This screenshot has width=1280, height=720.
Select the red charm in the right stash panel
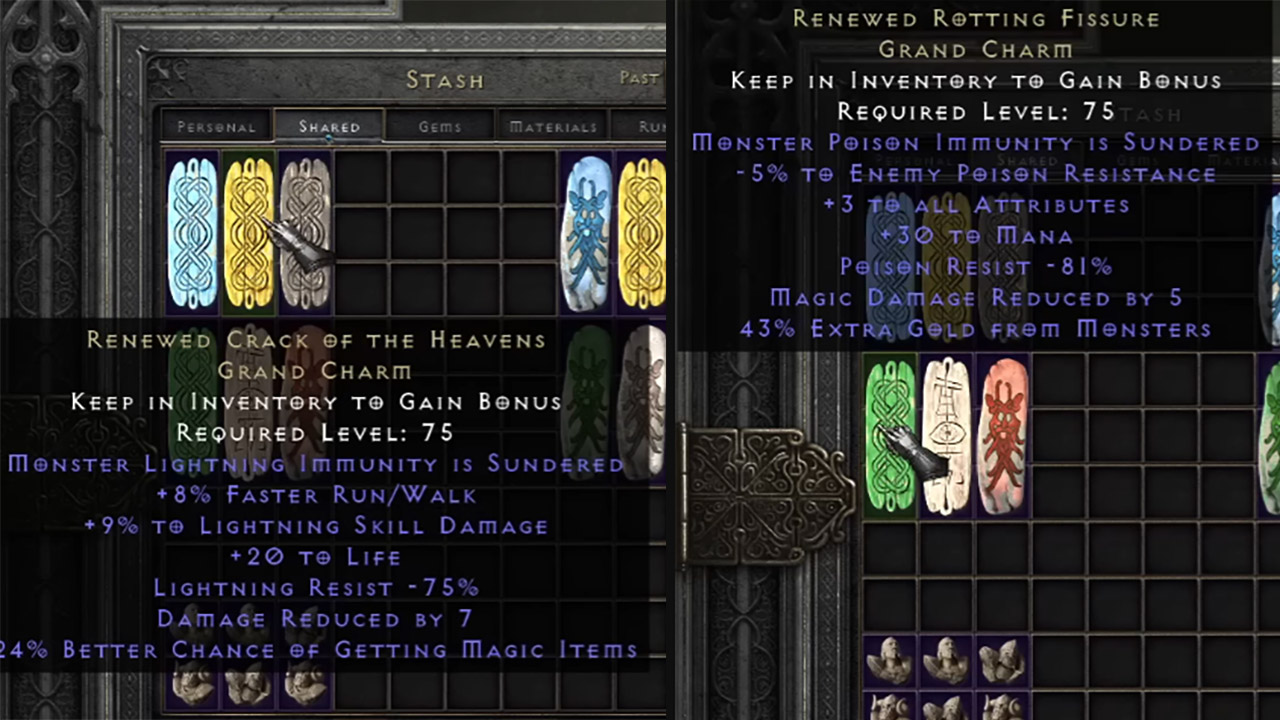pyautogui.click(x=1004, y=437)
